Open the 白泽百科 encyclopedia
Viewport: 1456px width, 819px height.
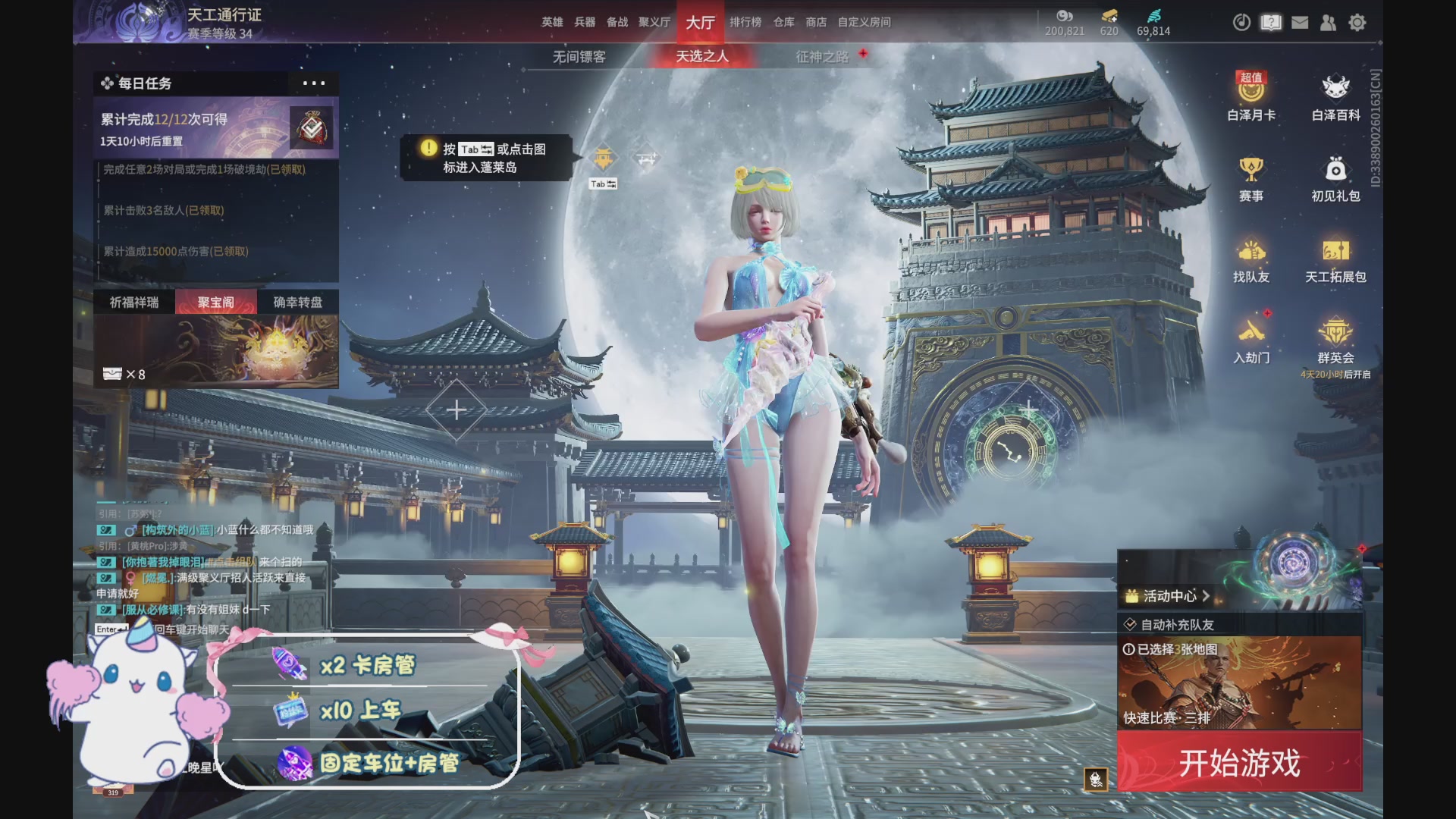(x=1336, y=99)
